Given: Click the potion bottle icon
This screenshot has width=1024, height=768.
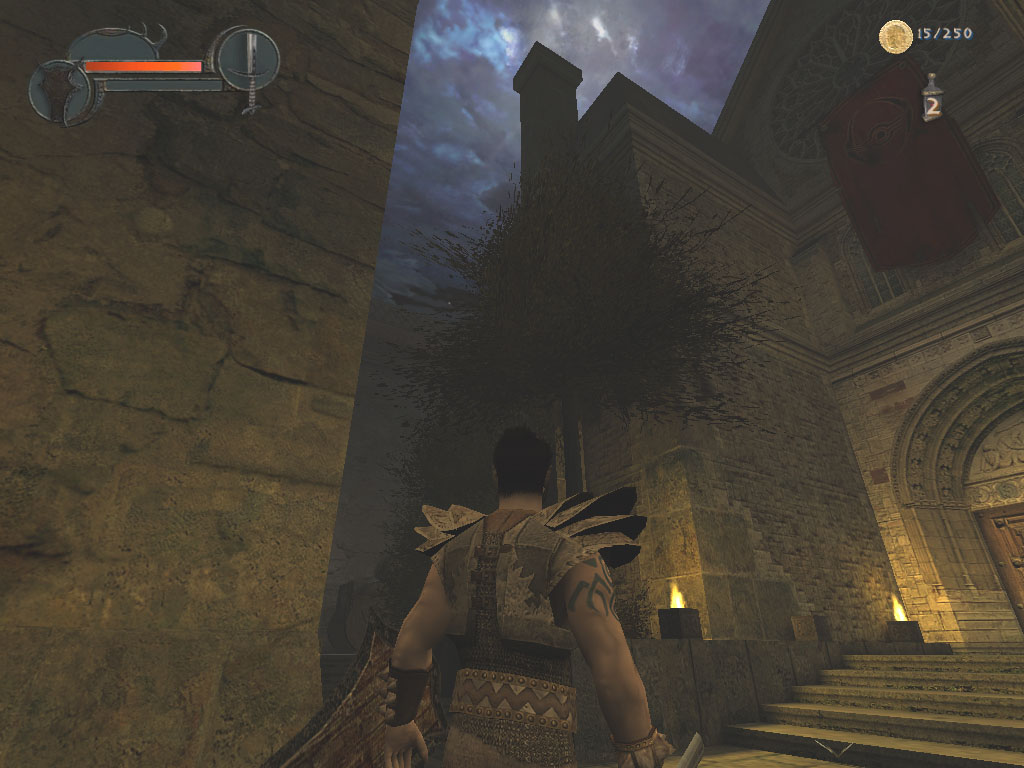Looking at the screenshot, I should [x=932, y=99].
